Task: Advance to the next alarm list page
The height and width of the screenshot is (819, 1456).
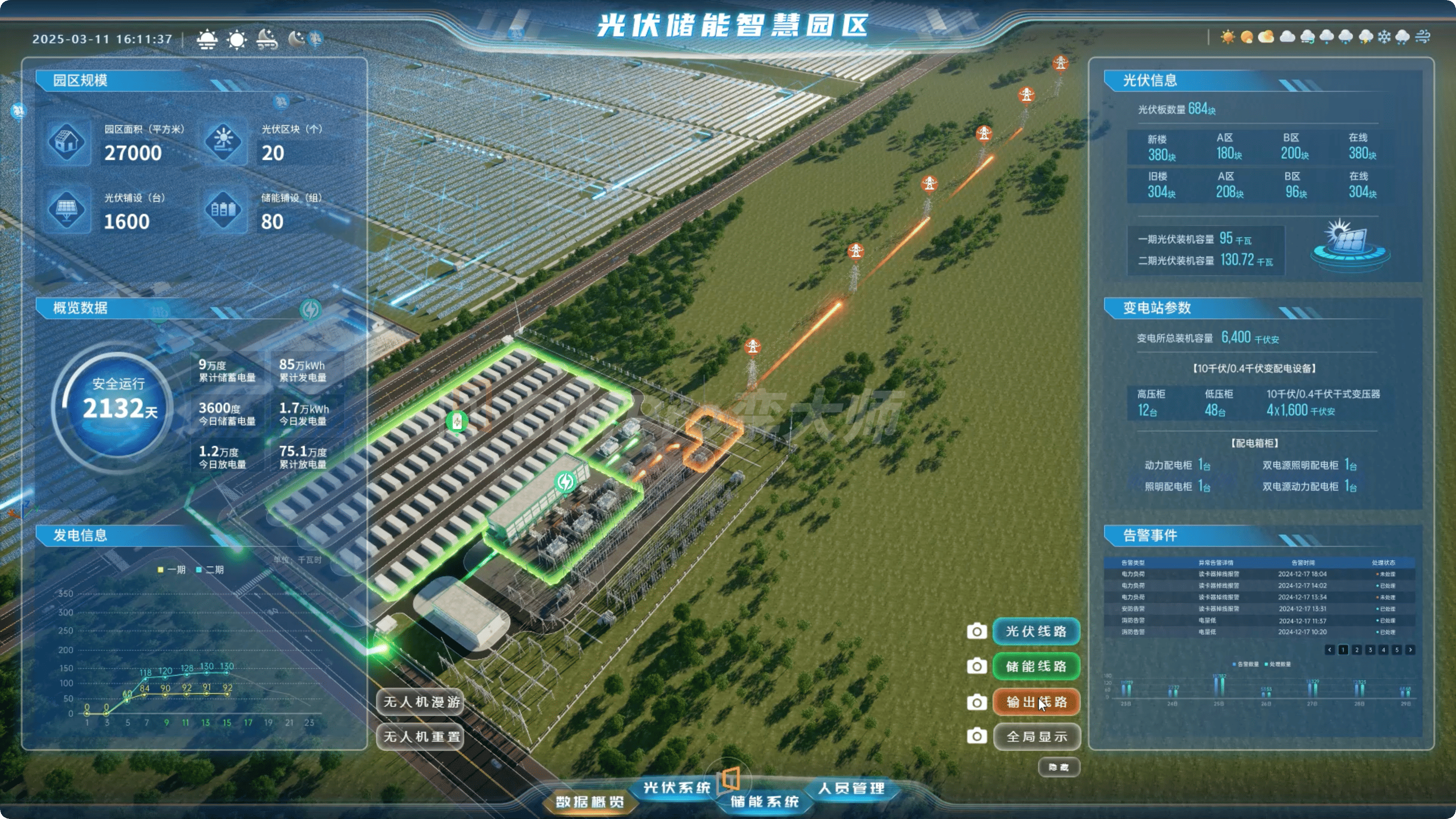Action: point(1410,650)
